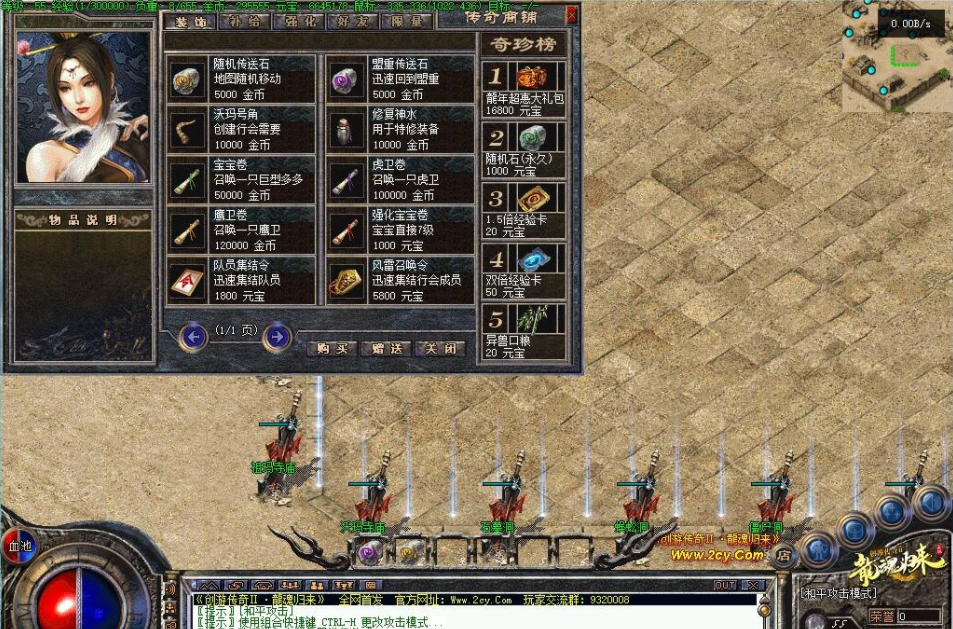953x629 pixels.
Task: Open the minimap
Action: (897, 57)
